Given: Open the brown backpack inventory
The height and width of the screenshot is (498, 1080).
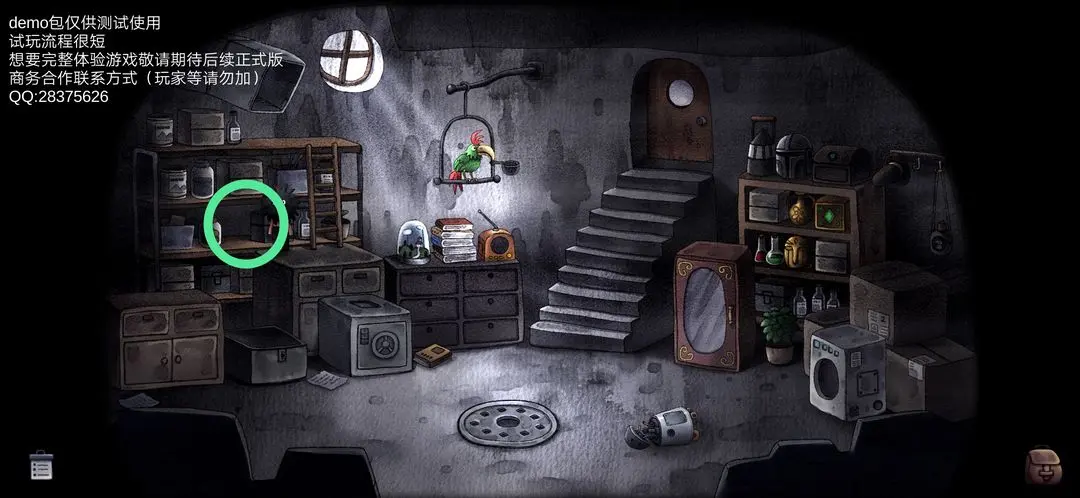Looking at the screenshot, I should click(x=1042, y=466).
